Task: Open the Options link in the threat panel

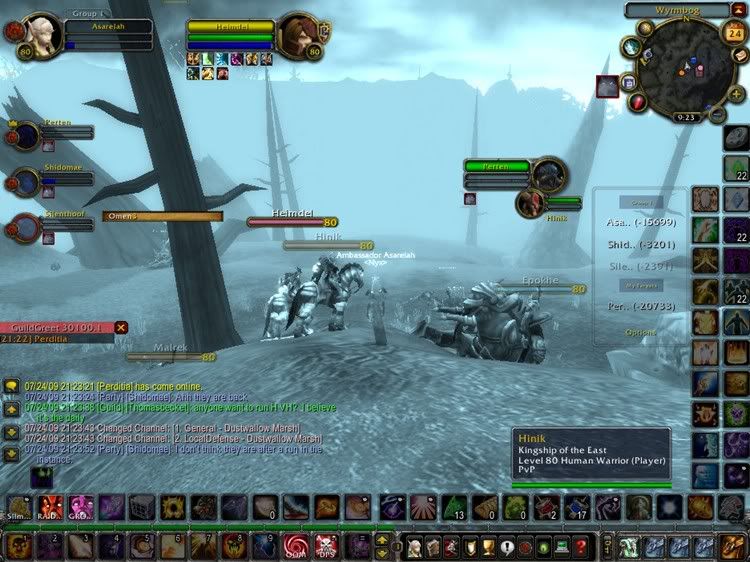Action: coord(641,332)
